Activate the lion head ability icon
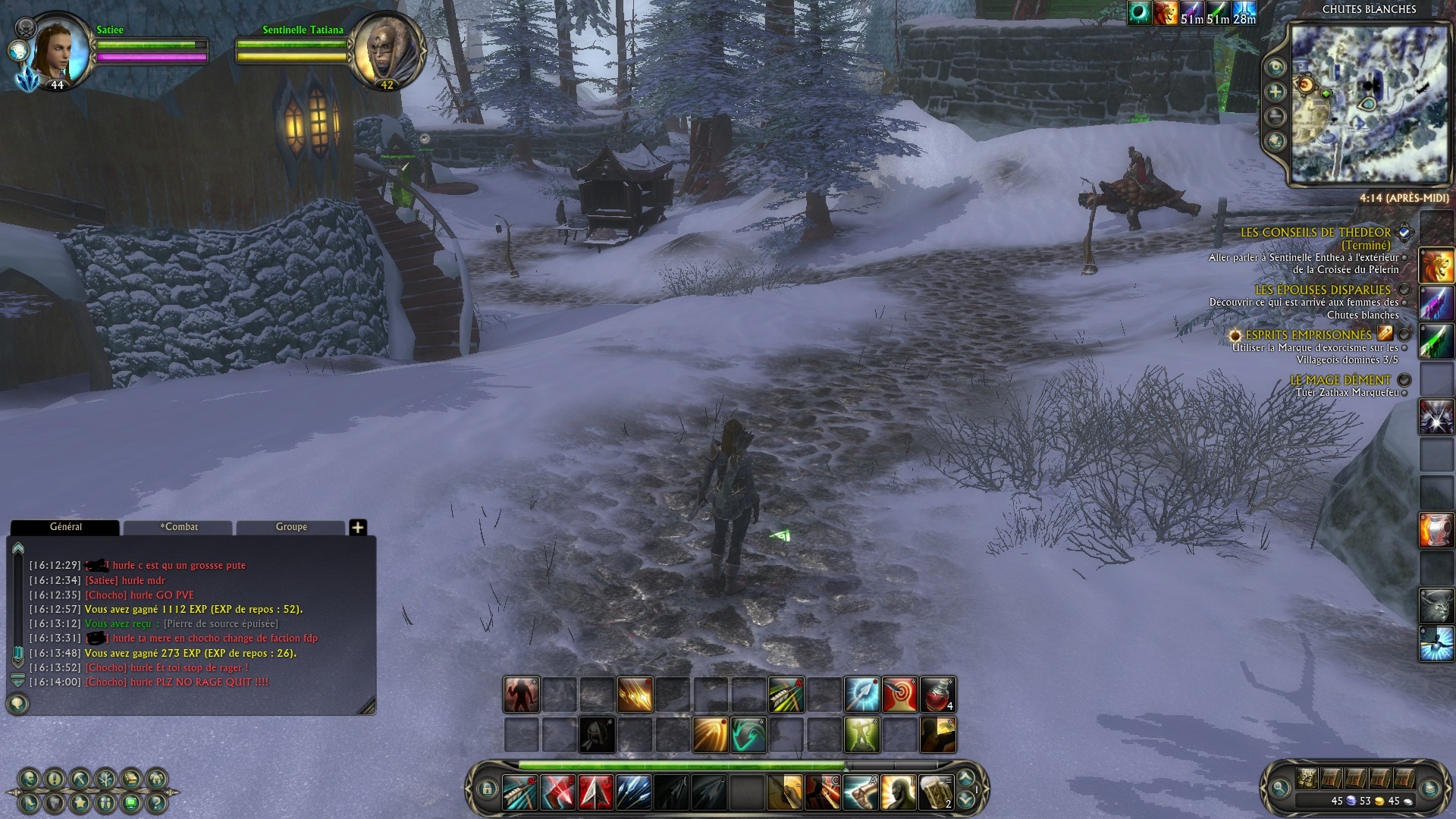 coord(1436,266)
